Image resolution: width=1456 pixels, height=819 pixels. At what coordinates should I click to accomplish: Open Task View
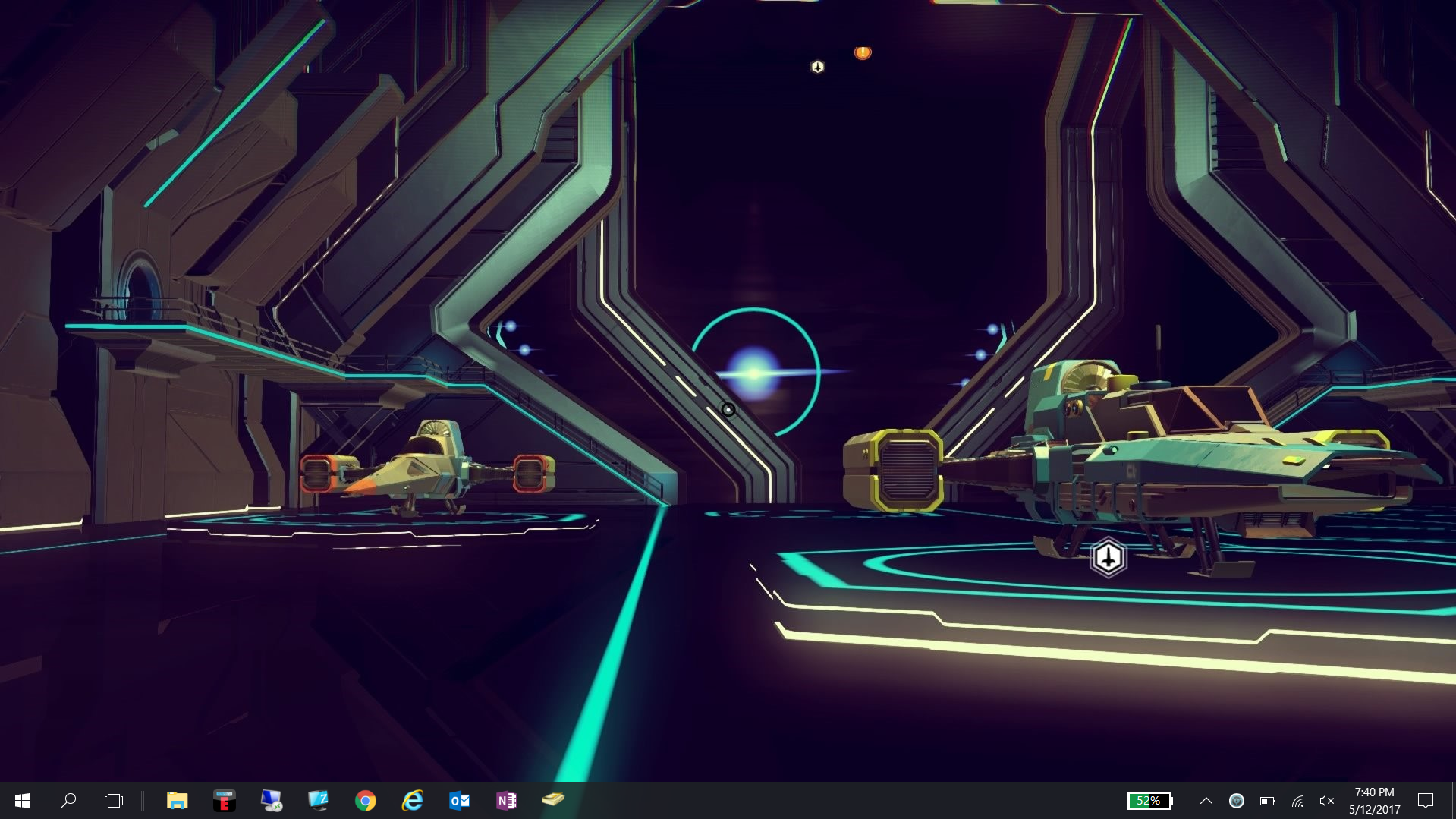point(113,800)
